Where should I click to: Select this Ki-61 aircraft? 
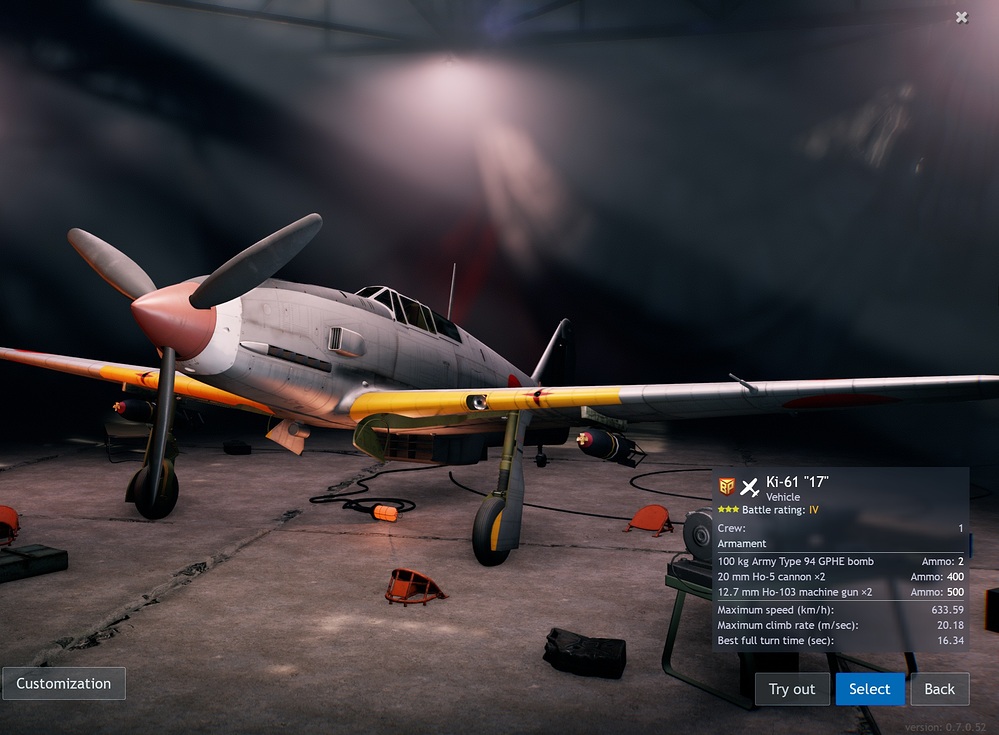pyautogui.click(x=869, y=689)
